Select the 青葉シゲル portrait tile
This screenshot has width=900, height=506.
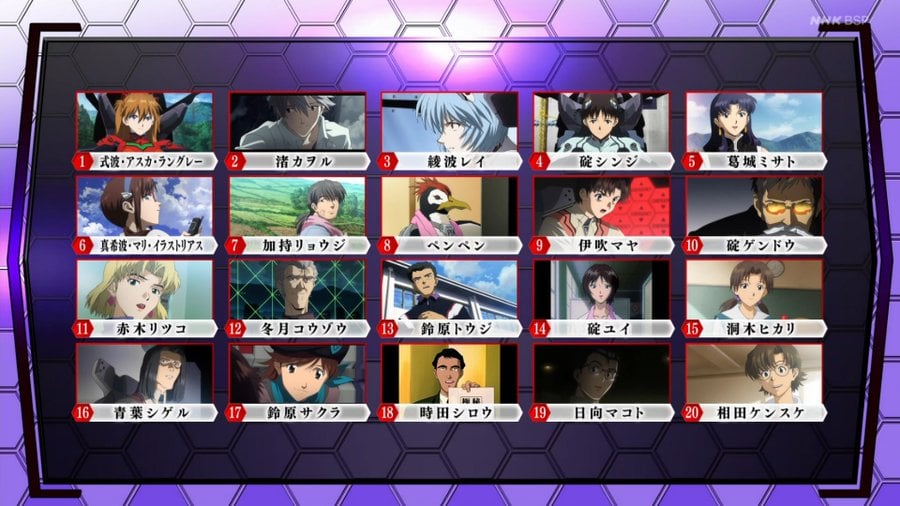[145, 374]
